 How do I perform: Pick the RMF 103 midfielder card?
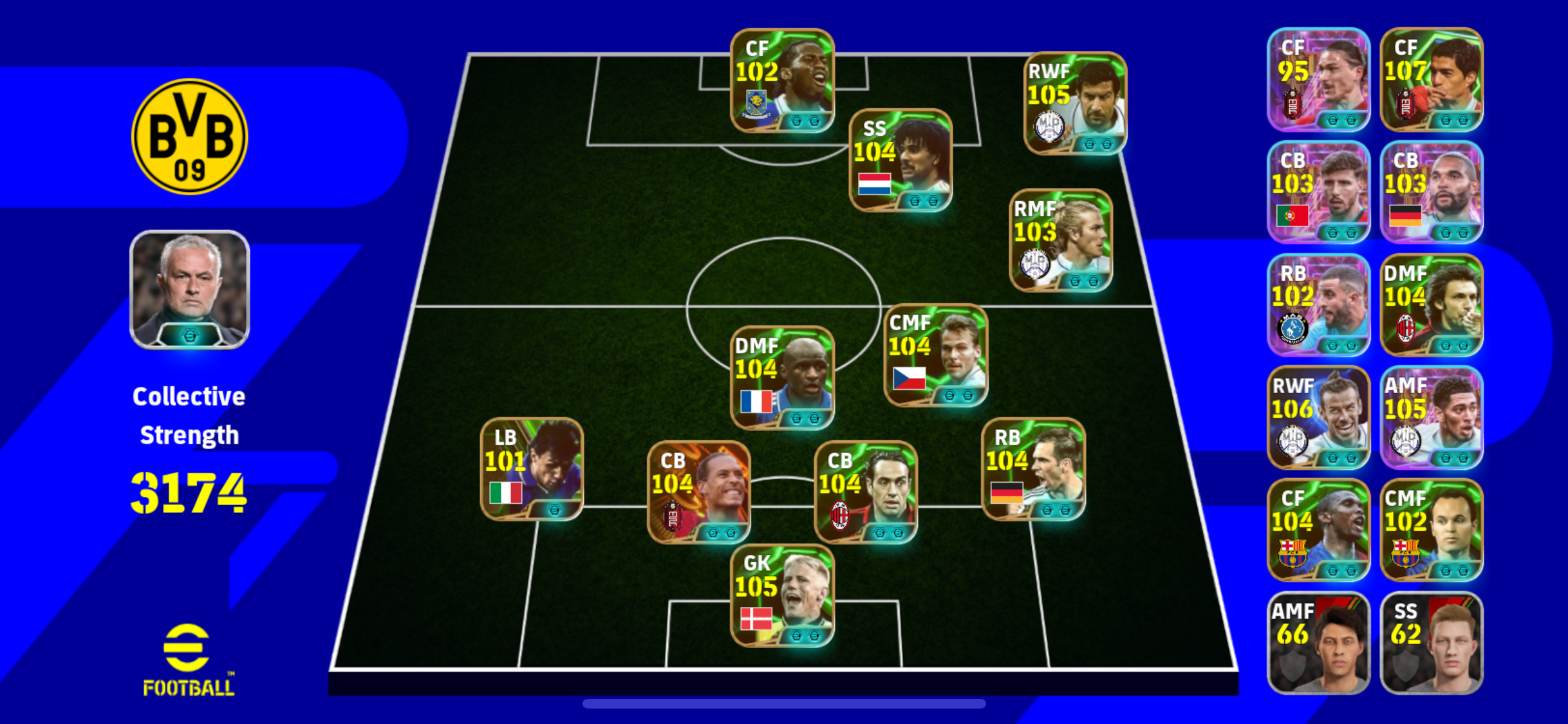(1061, 240)
